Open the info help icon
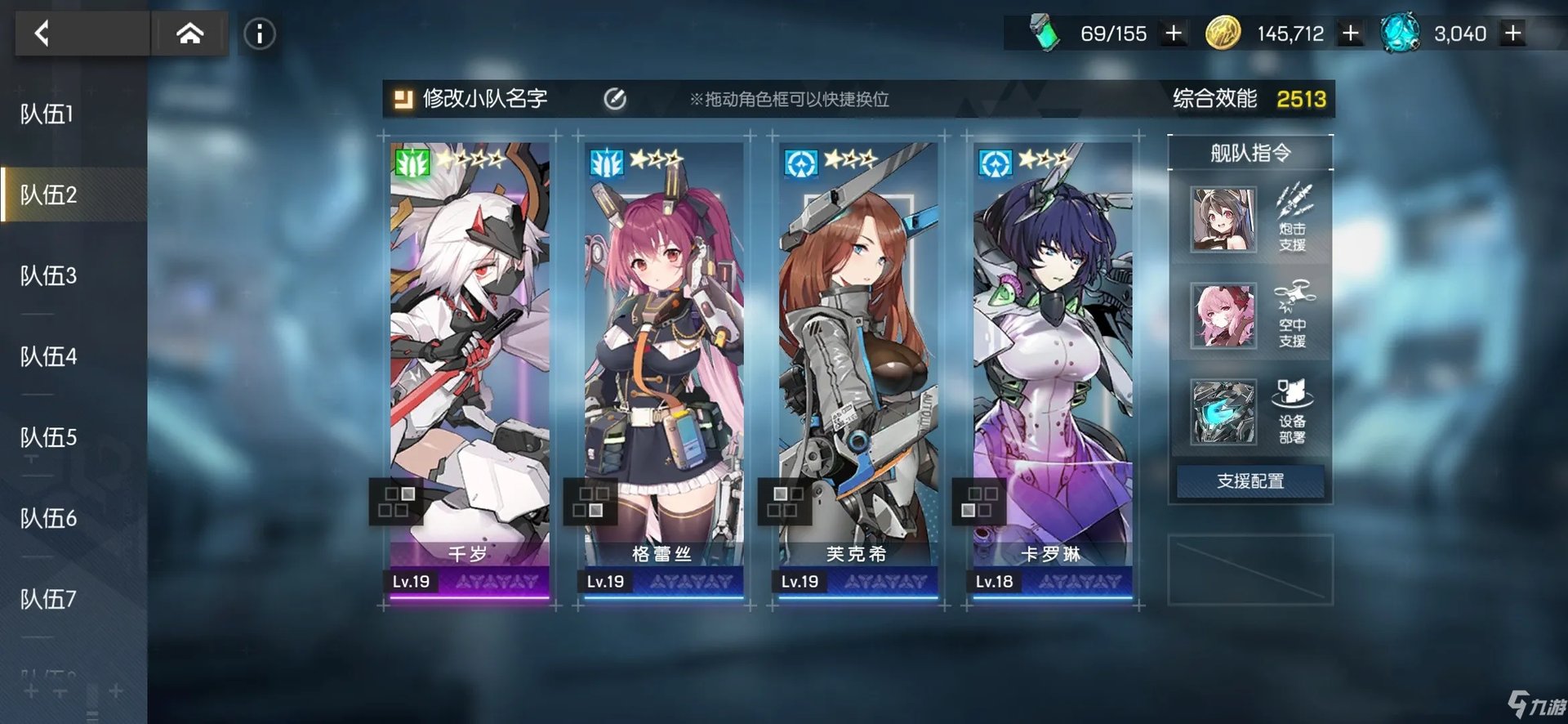Image resolution: width=1568 pixels, height=724 pixels. (260, 34)
